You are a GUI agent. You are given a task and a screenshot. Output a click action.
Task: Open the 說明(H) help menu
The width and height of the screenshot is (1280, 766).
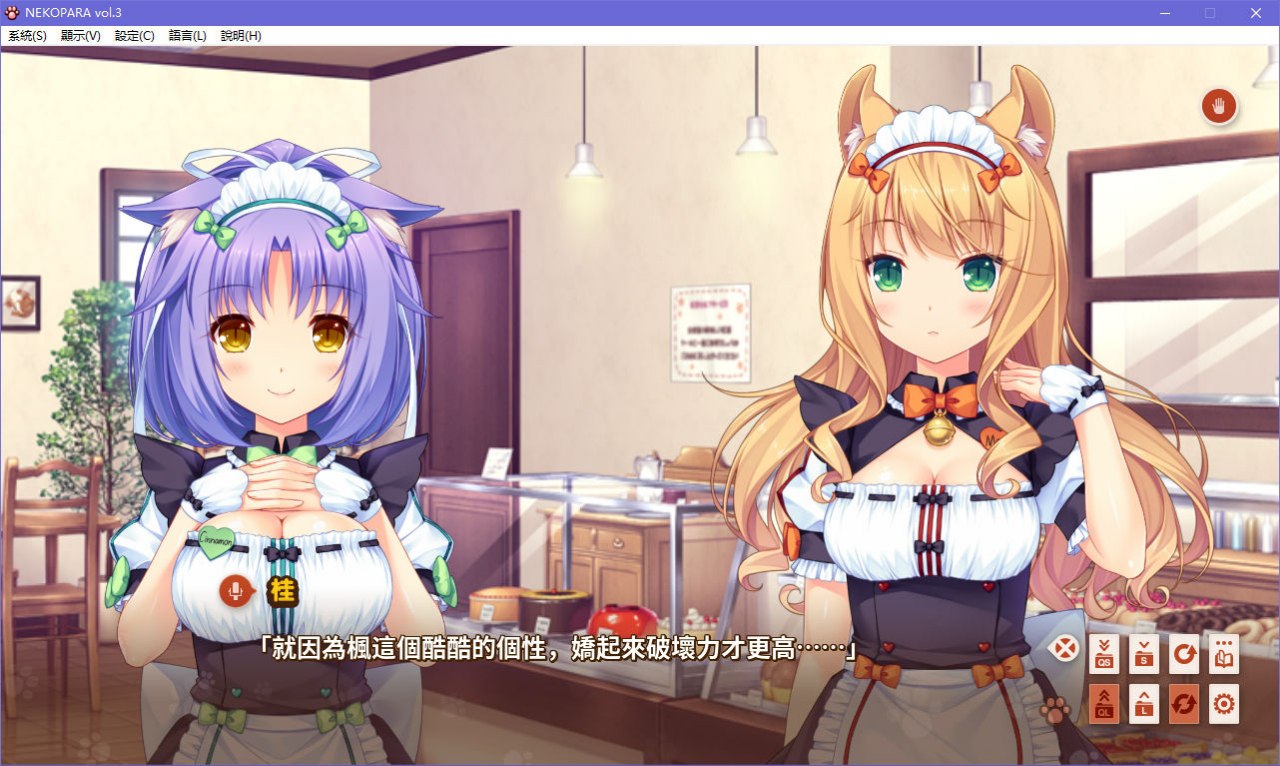(x=240, y=35)
